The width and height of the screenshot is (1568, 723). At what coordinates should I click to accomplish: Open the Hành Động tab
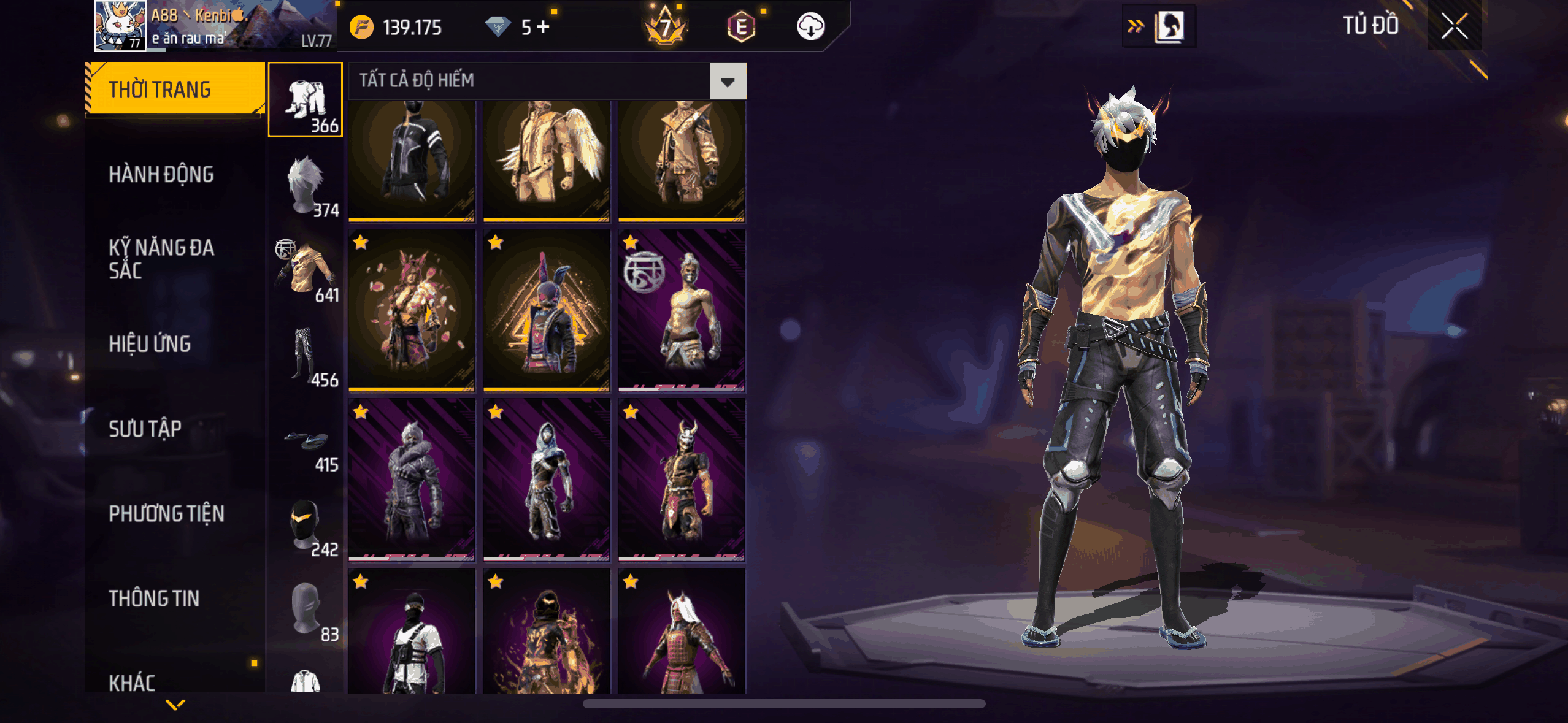pyautogui.click(x=161, y=175)
